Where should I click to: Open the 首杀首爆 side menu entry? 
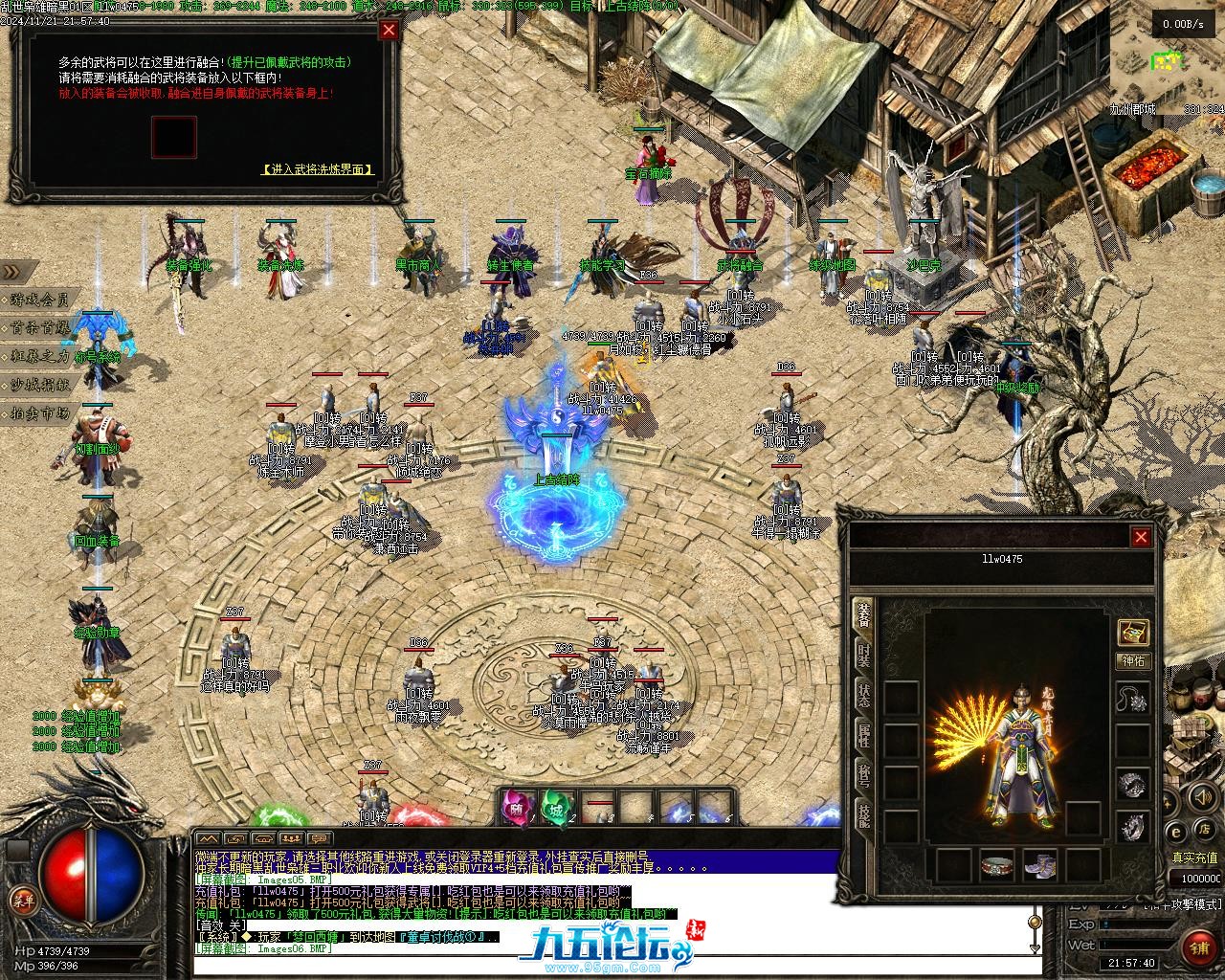pyautogui.click(x=40, y=327)
